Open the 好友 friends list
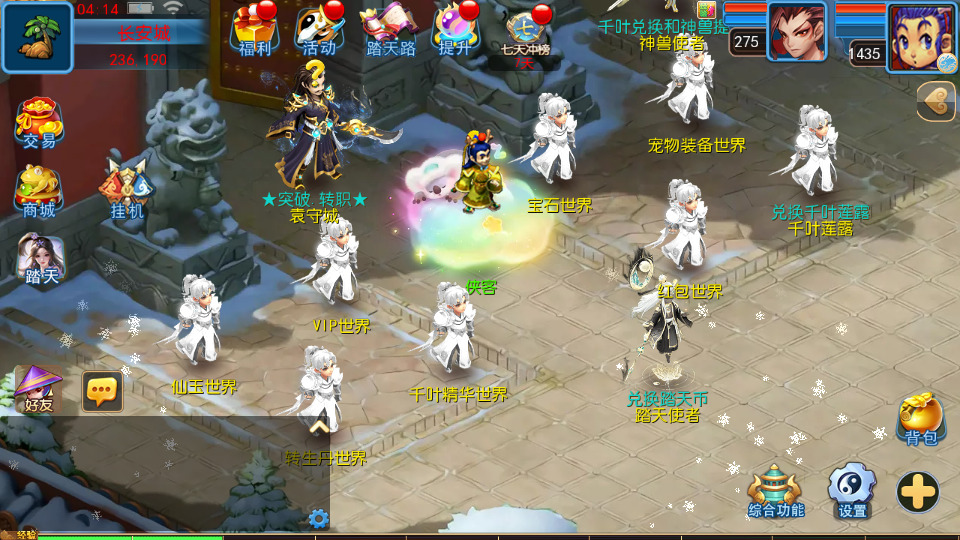The image size is (960, 540). coord(39,389)
